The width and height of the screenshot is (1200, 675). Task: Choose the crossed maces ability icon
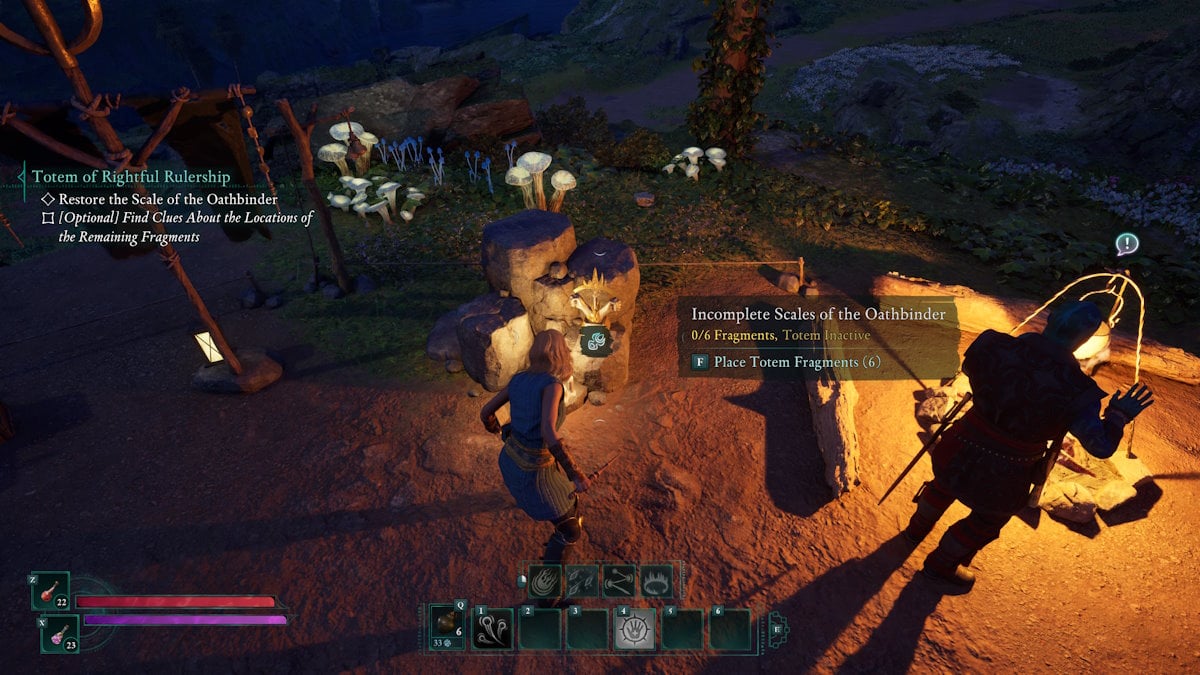619,581
